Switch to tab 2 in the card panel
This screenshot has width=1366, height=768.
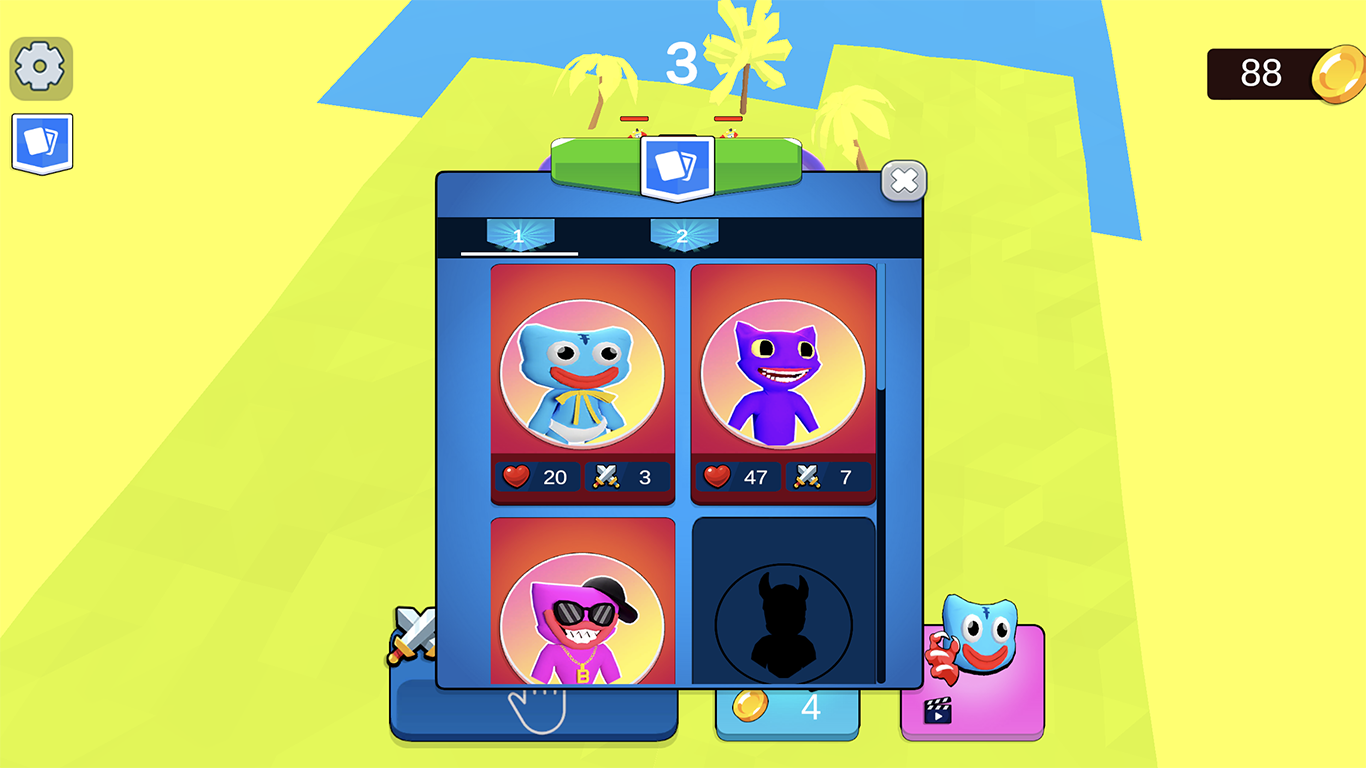(x=685, y=236)
